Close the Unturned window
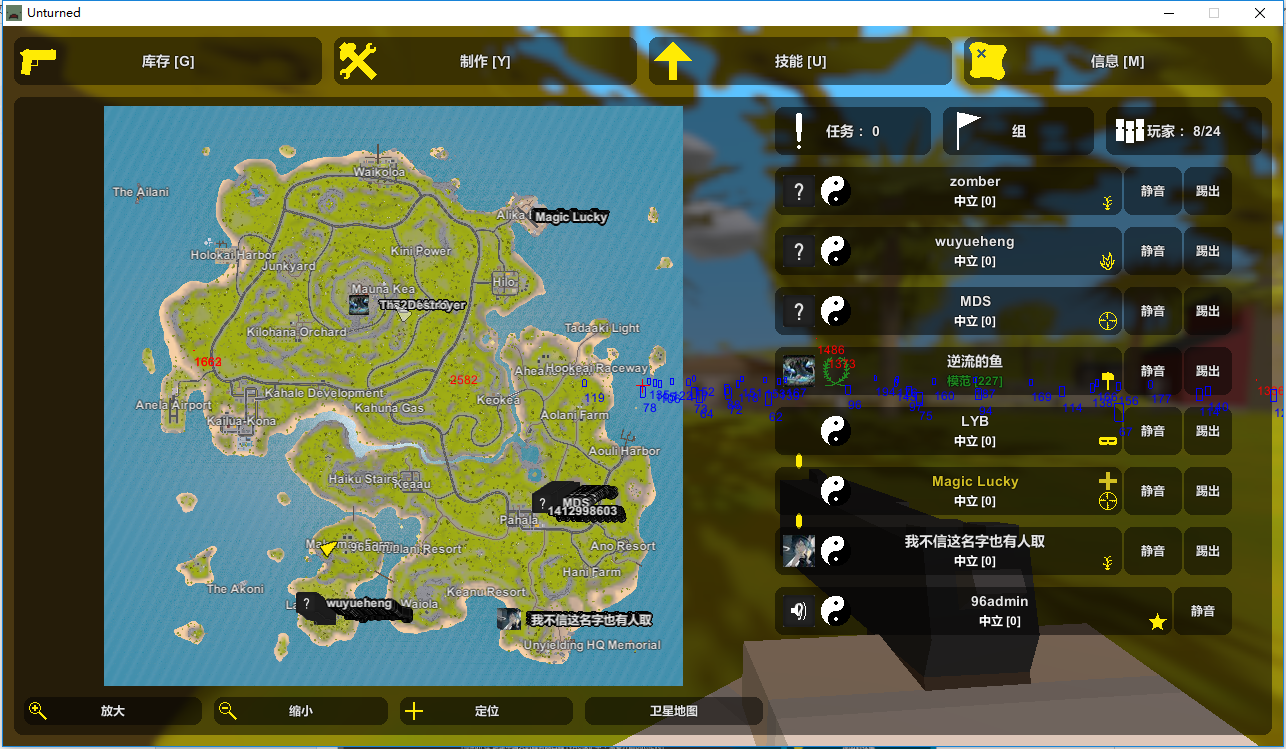 click(1261, 13)
